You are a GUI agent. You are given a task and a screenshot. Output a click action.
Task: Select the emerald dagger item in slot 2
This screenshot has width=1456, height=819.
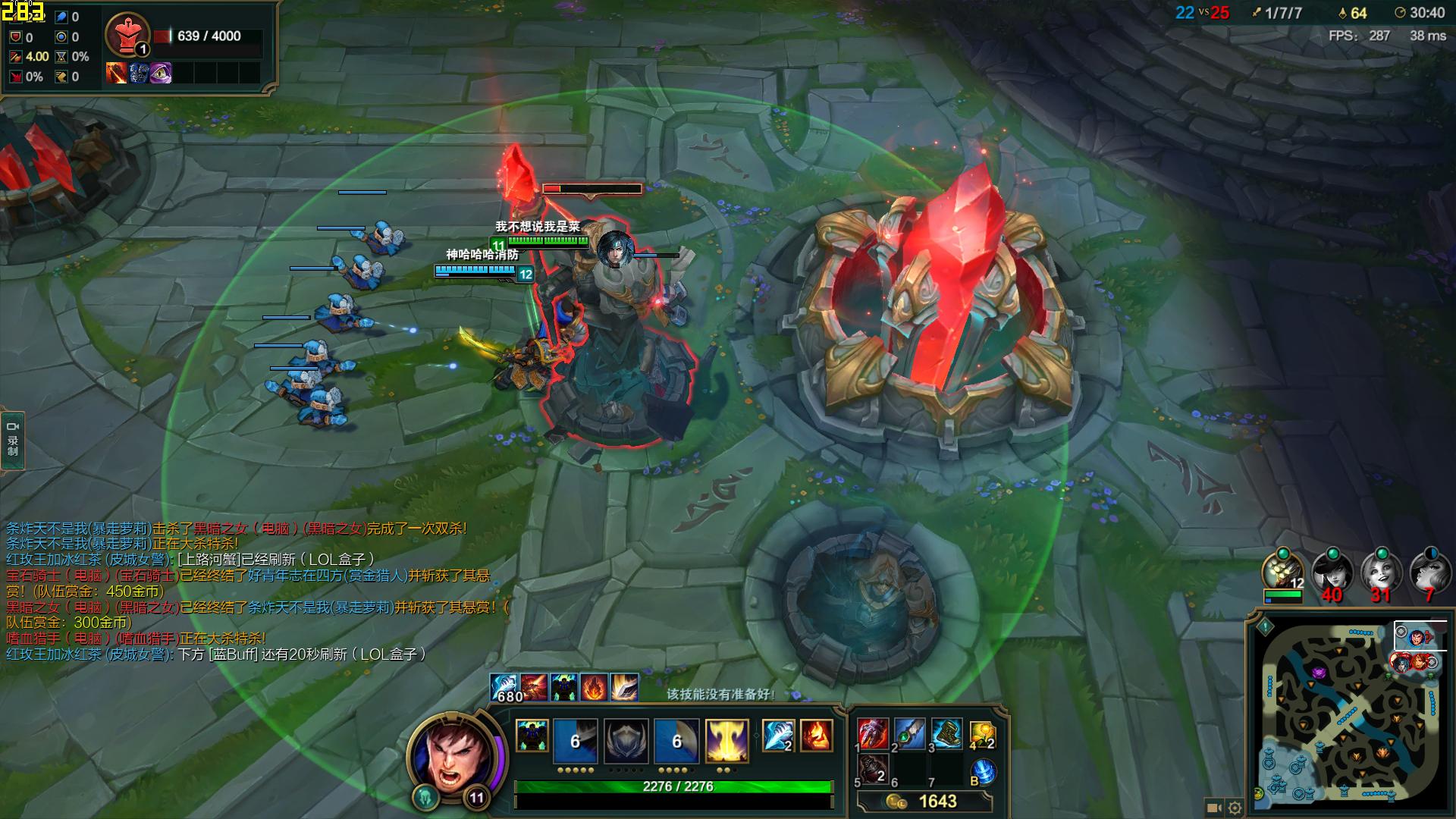[x=909, y=735]
